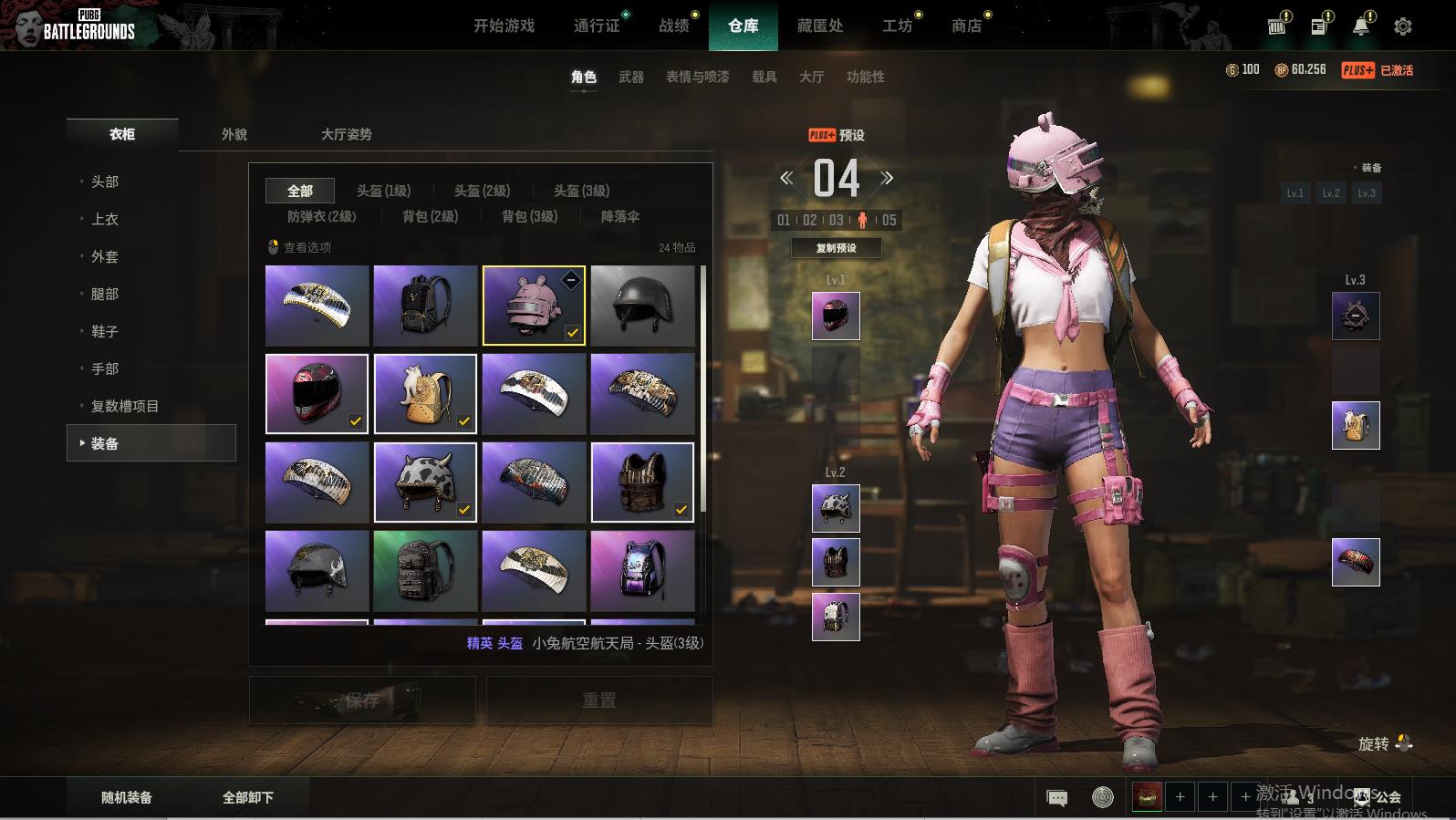Pick the cat backpack item
The image size is (1456, 820).
tap(425, 394)
